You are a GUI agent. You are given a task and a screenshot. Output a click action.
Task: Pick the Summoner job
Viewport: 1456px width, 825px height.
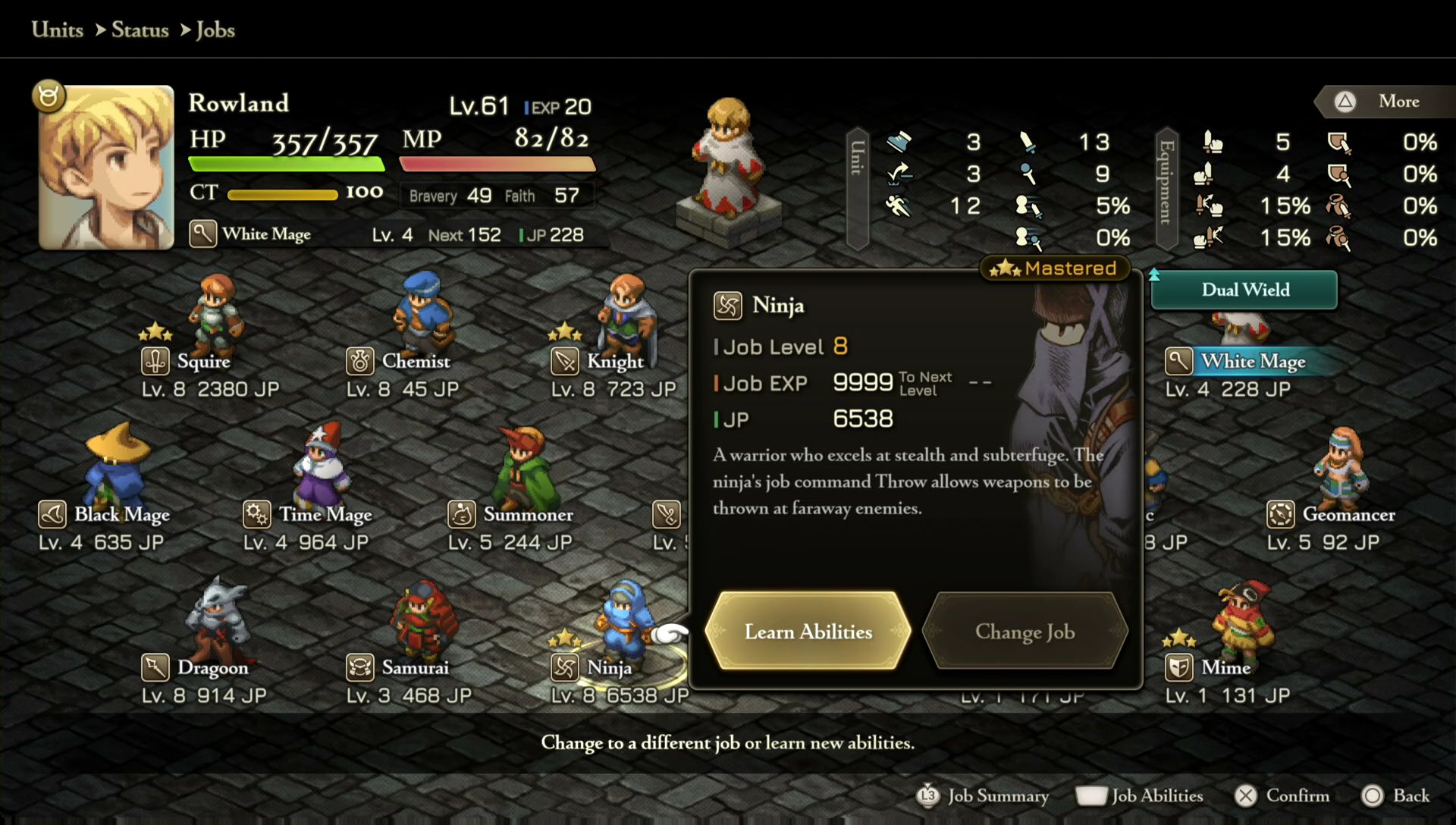[x=528, y=515]
